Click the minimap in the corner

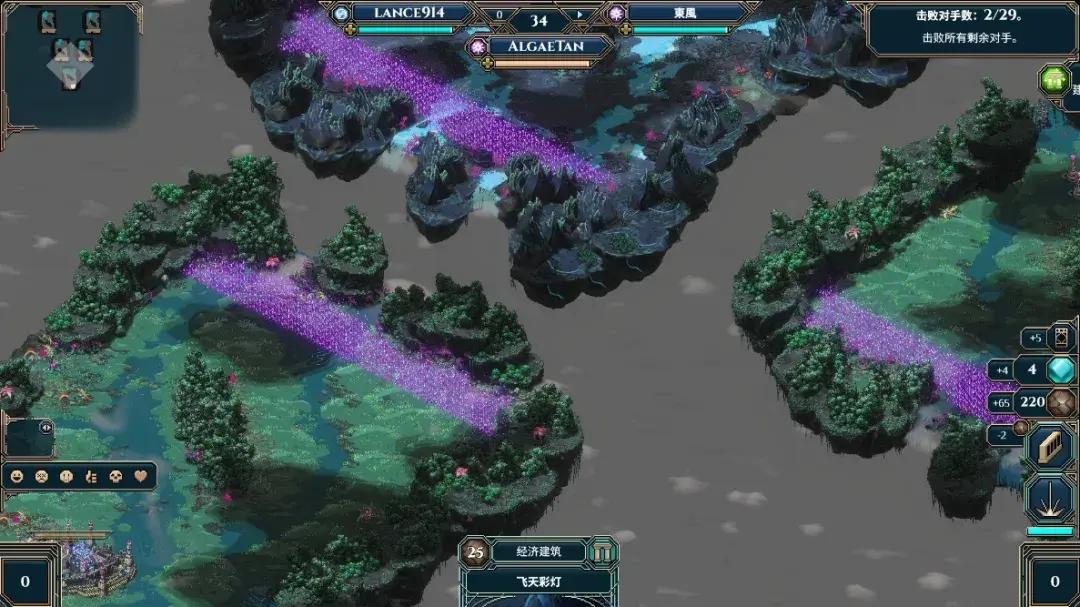pyautogui.click(x=70, y=63)
